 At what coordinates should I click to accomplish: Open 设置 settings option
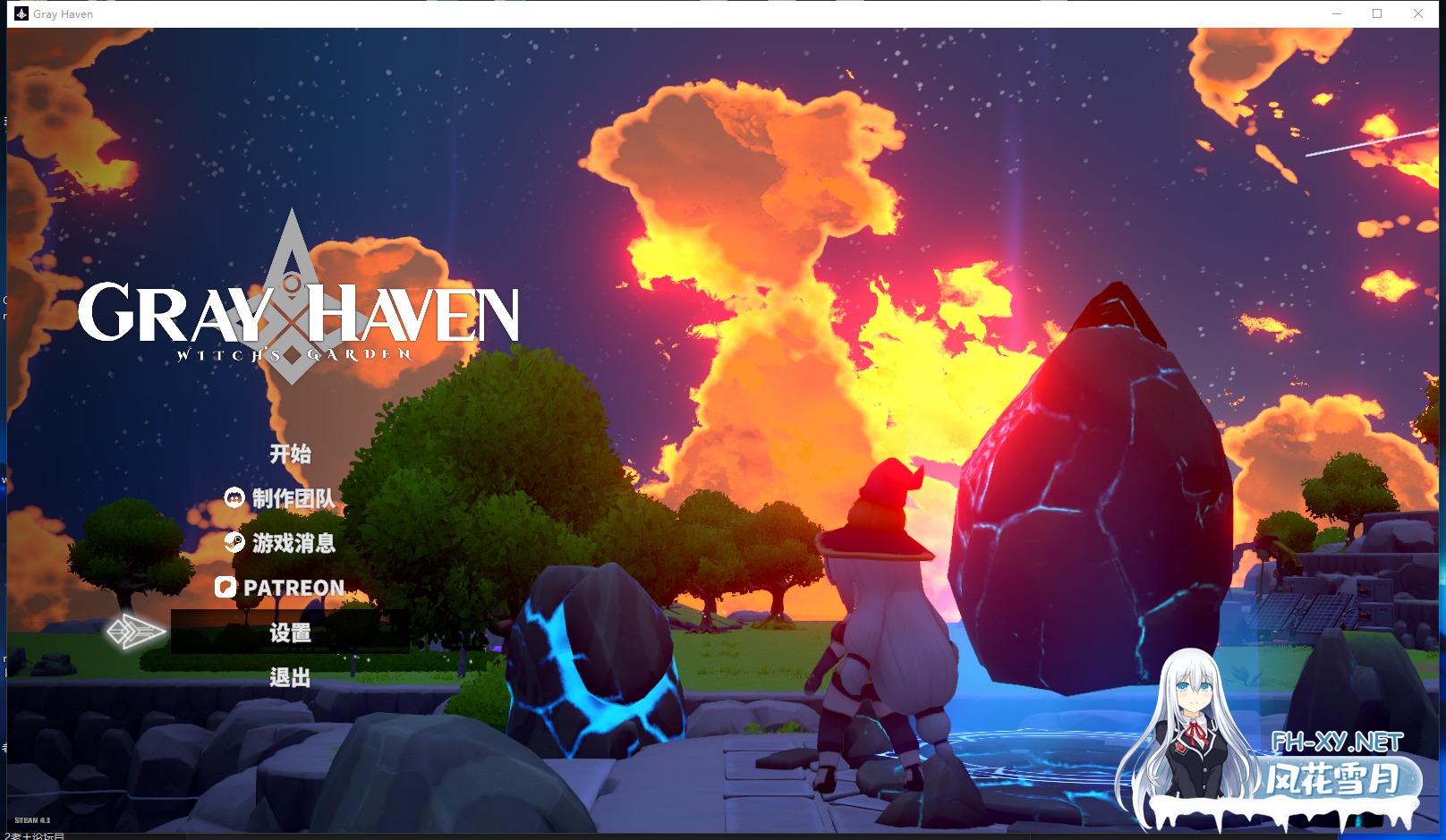(x=291, y=632)
